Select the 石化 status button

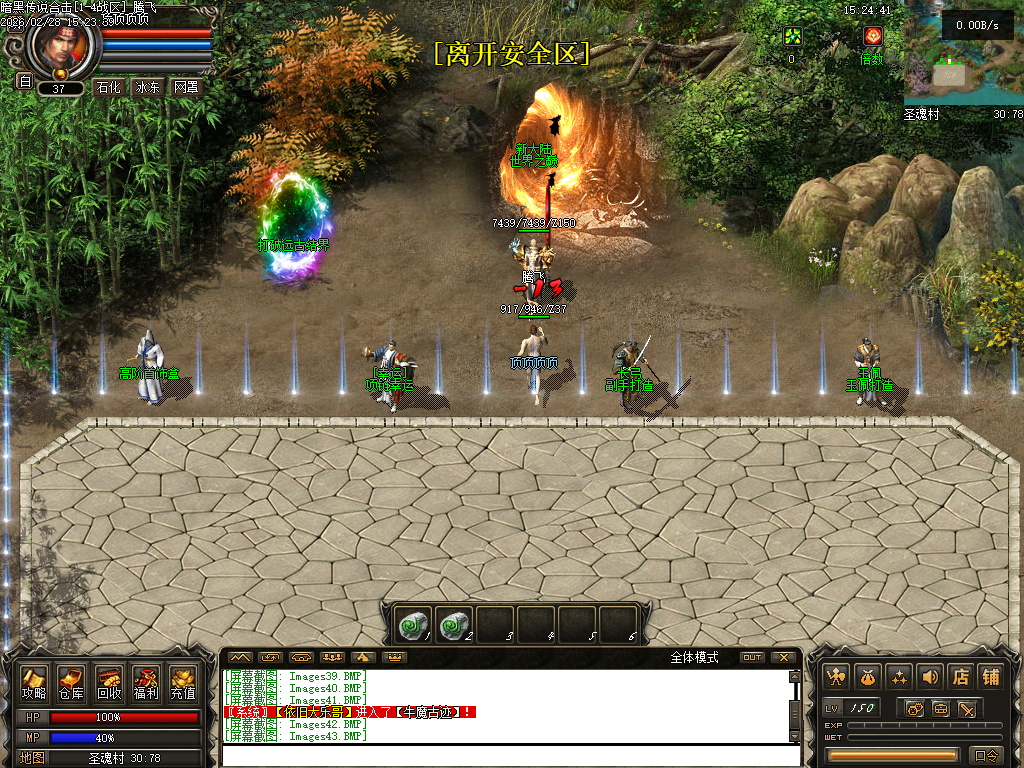point(108,87)
